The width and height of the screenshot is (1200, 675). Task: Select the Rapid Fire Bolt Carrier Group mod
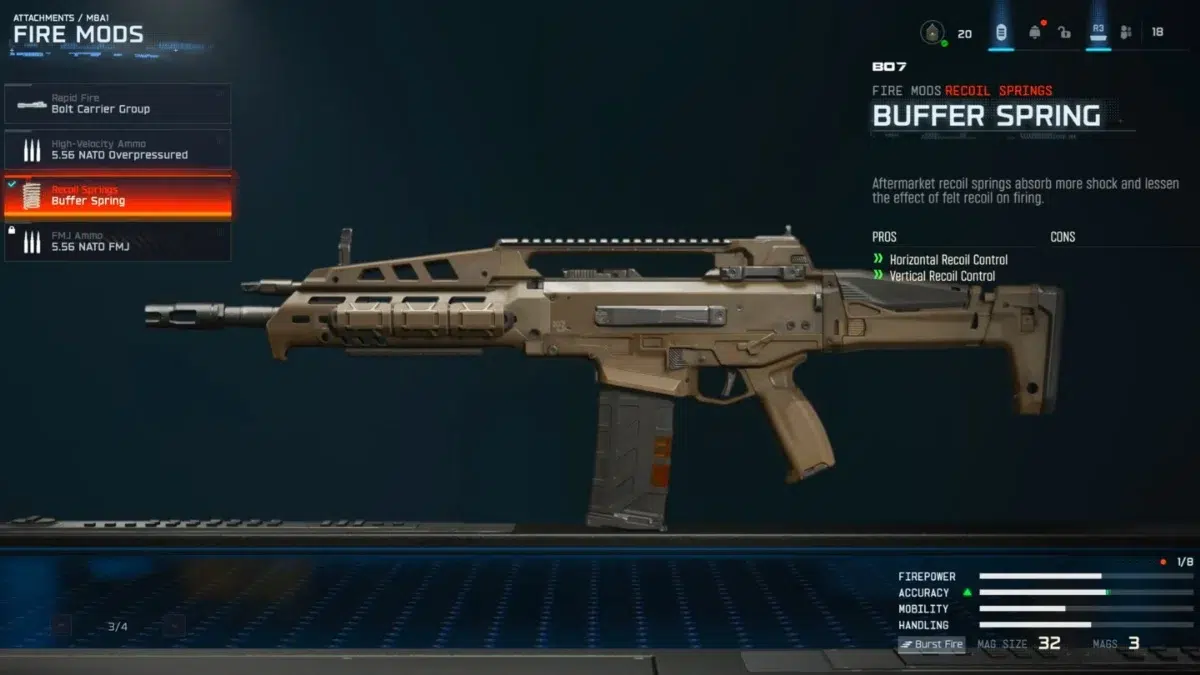click(x=117, y=104)
